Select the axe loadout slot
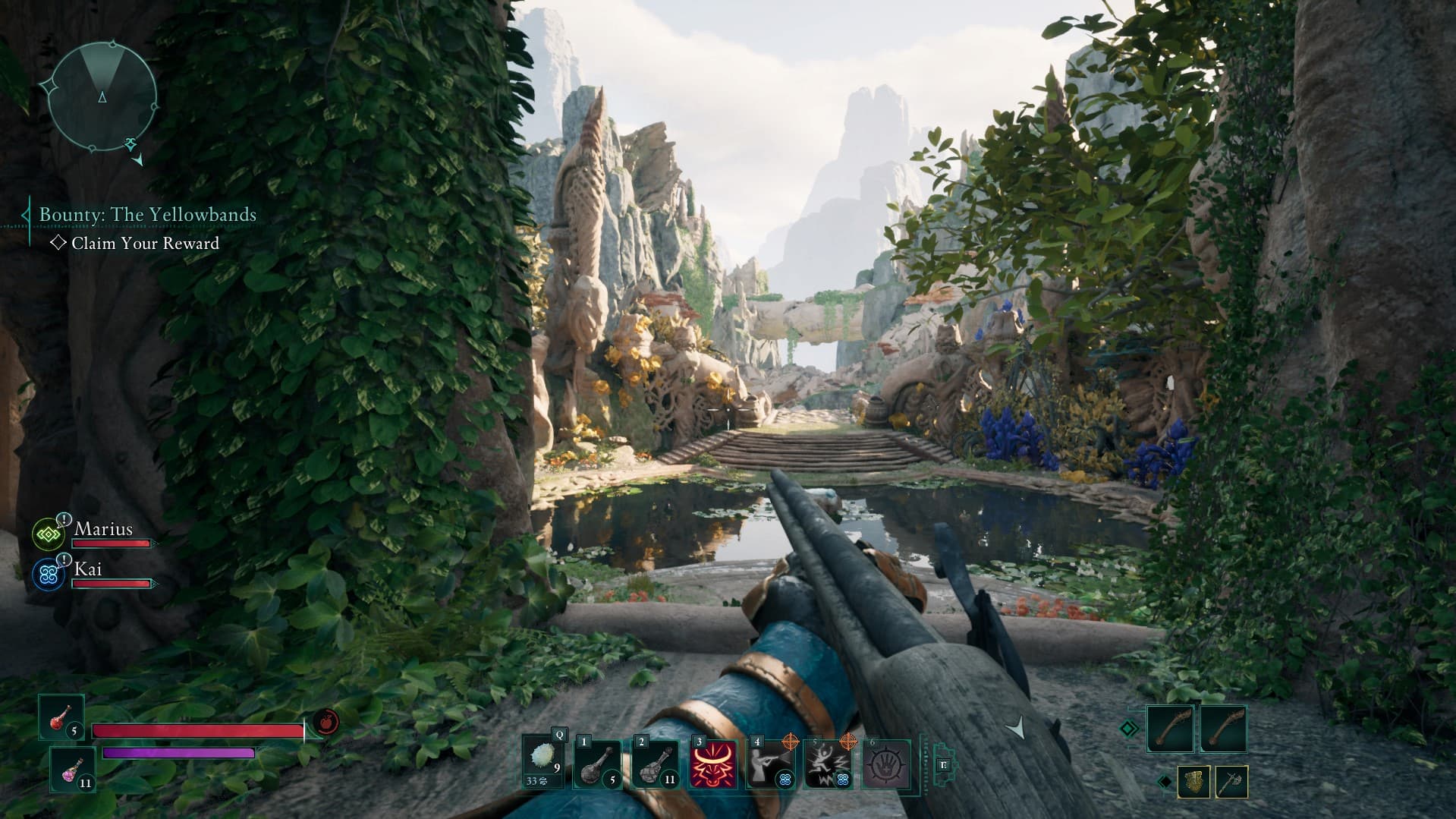Image resolution: width=1456 pixels, height=819 pixels. pos(1231,782)
